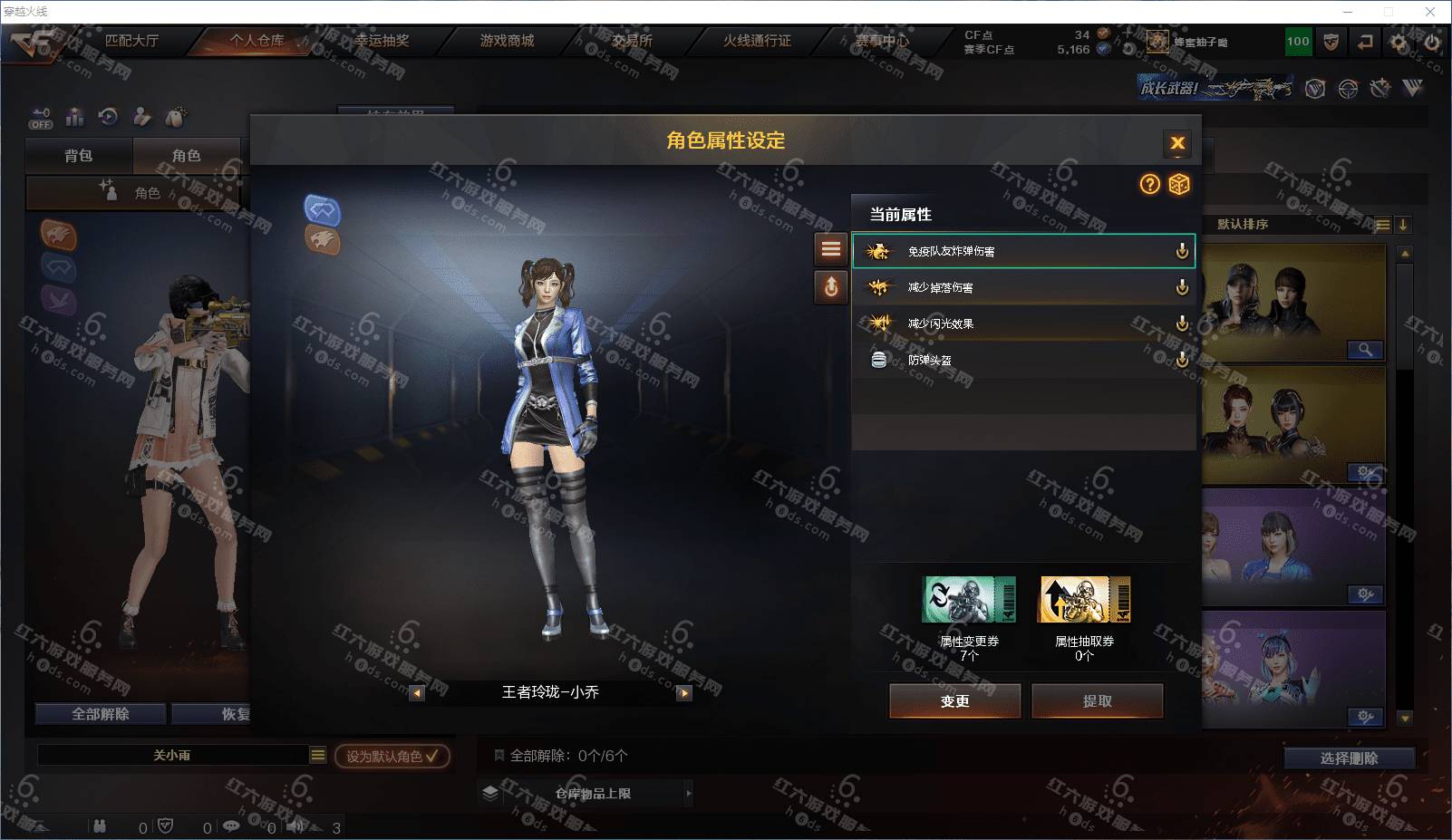This screenshot has width=1452, height=840.
Task: Select the 减少闪光效果 attribute row
Action: pyautogui.click(x=1022, y=323)
